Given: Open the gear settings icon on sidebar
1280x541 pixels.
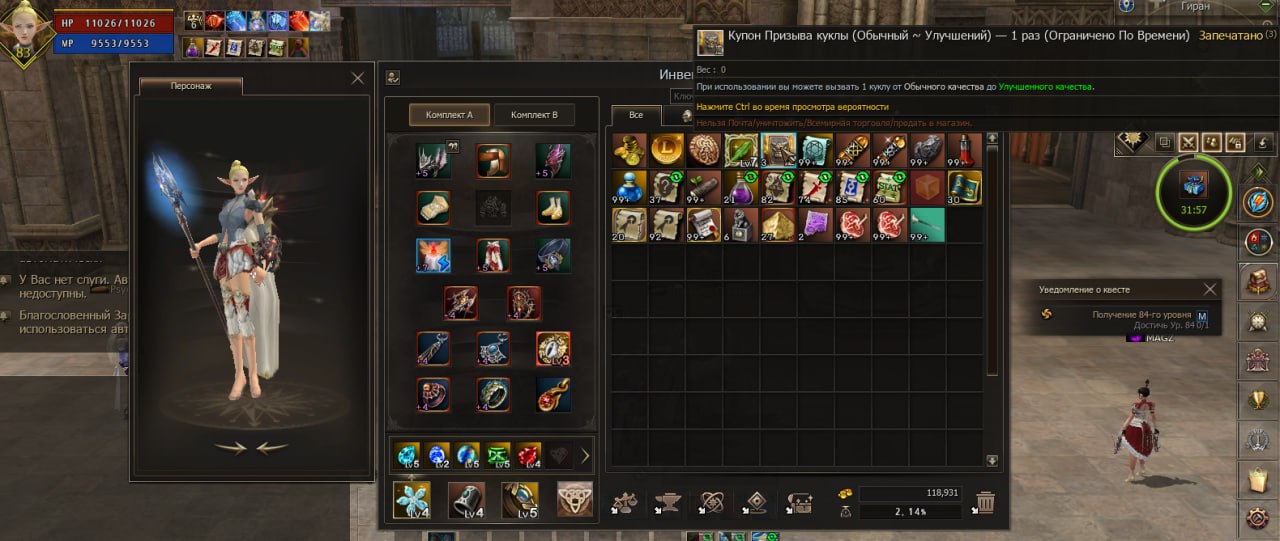Looking at the screenshot, I should [1259, 518].
